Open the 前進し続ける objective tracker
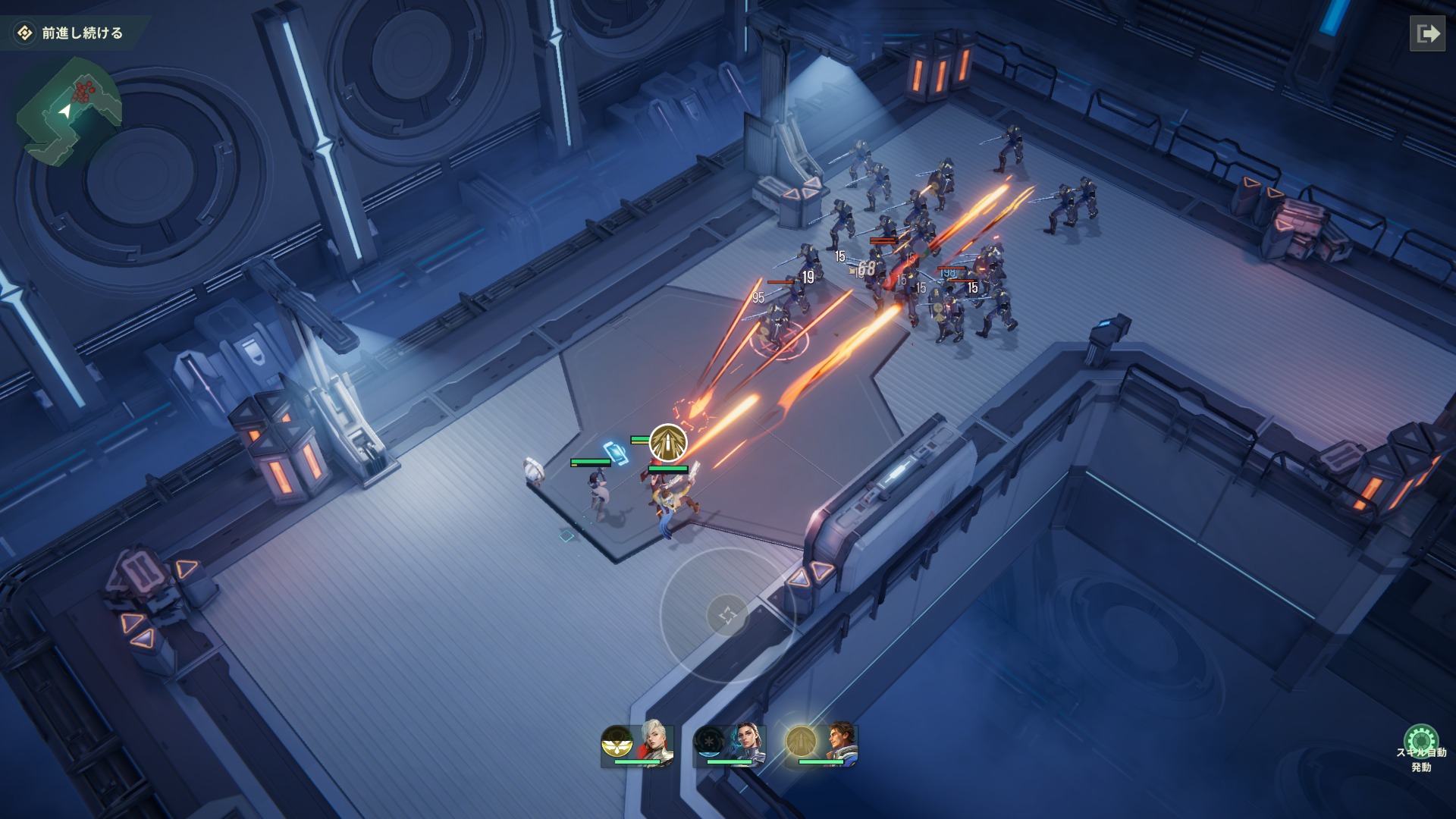Viewport: 1456px width, 819px height. pos(73,33)
